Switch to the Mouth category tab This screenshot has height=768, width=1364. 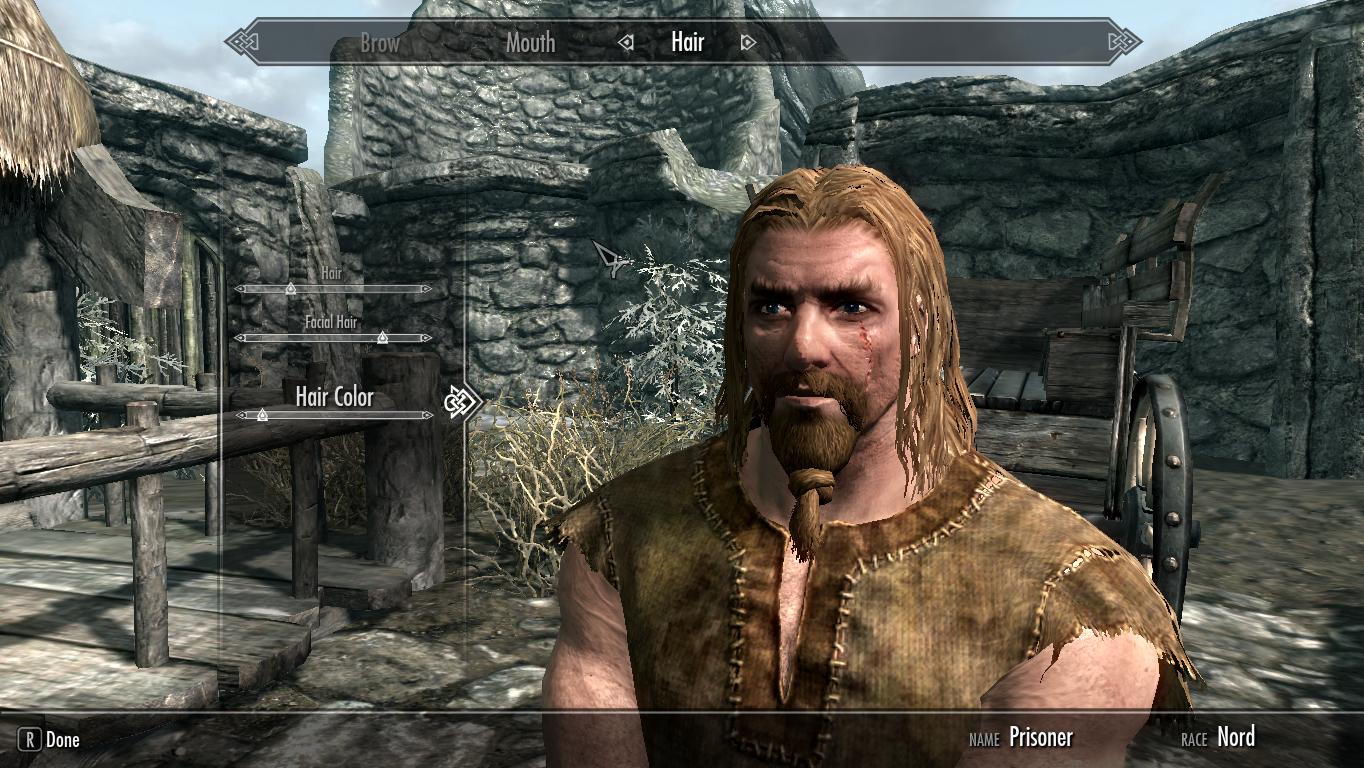[x=530, y=43]
